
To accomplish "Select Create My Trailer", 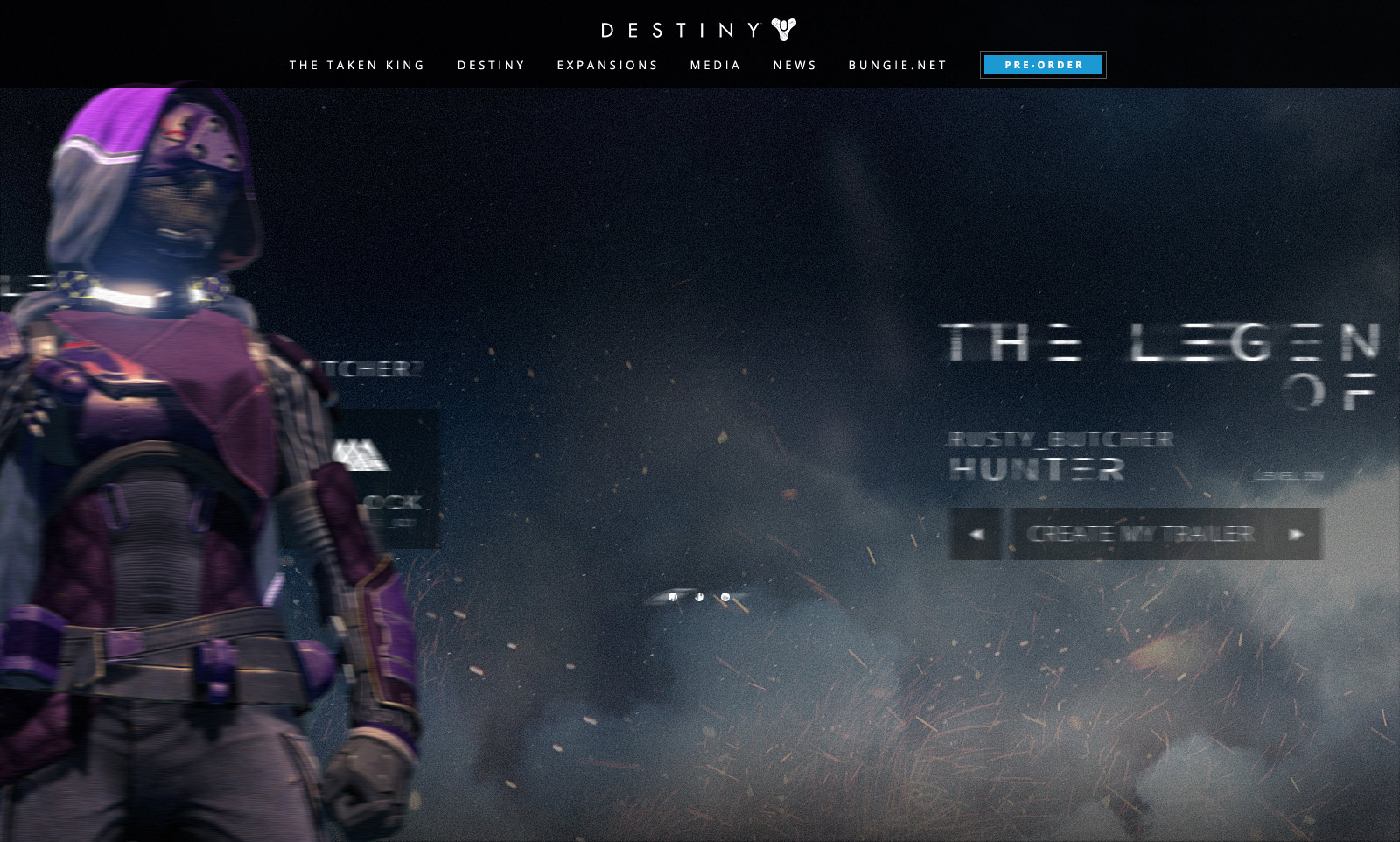I will [x=1139, y=534].
